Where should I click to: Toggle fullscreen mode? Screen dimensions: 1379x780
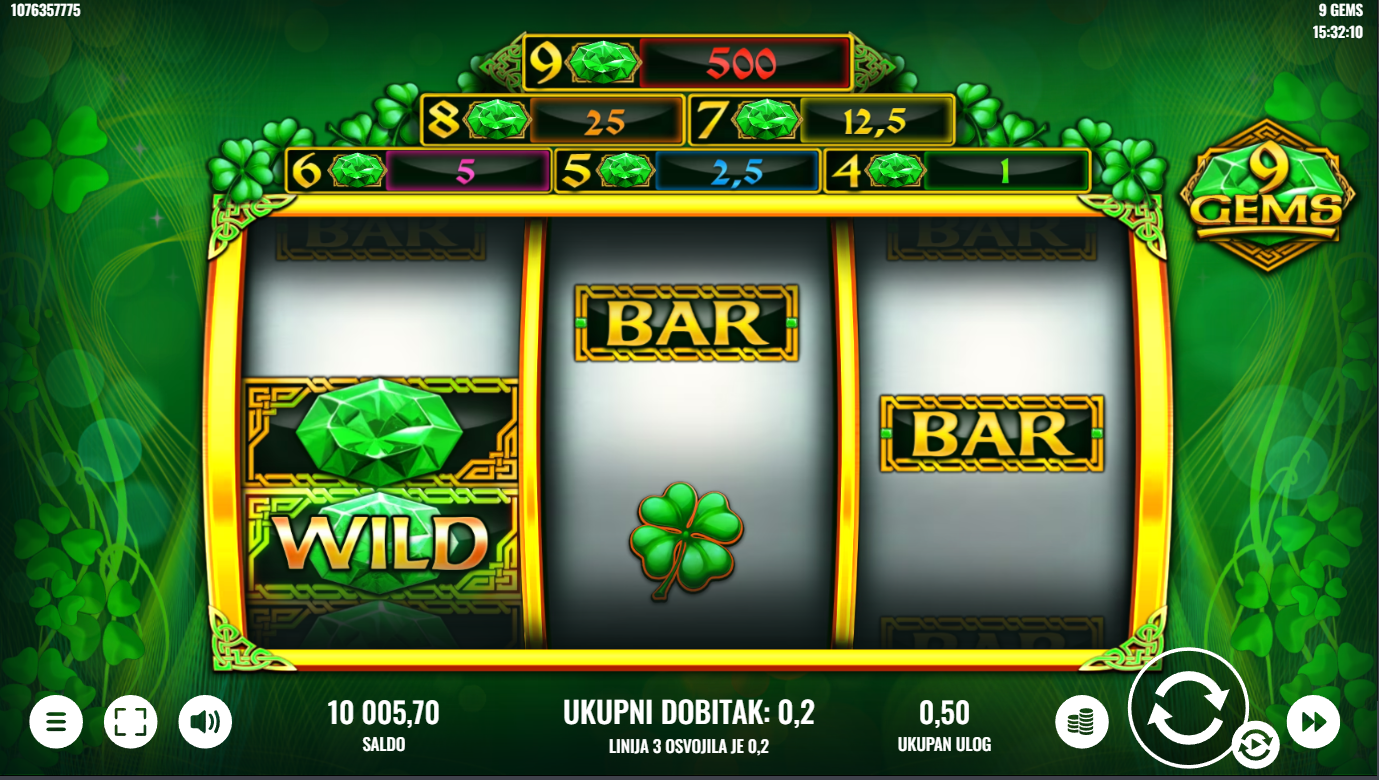tap(131, 722)
